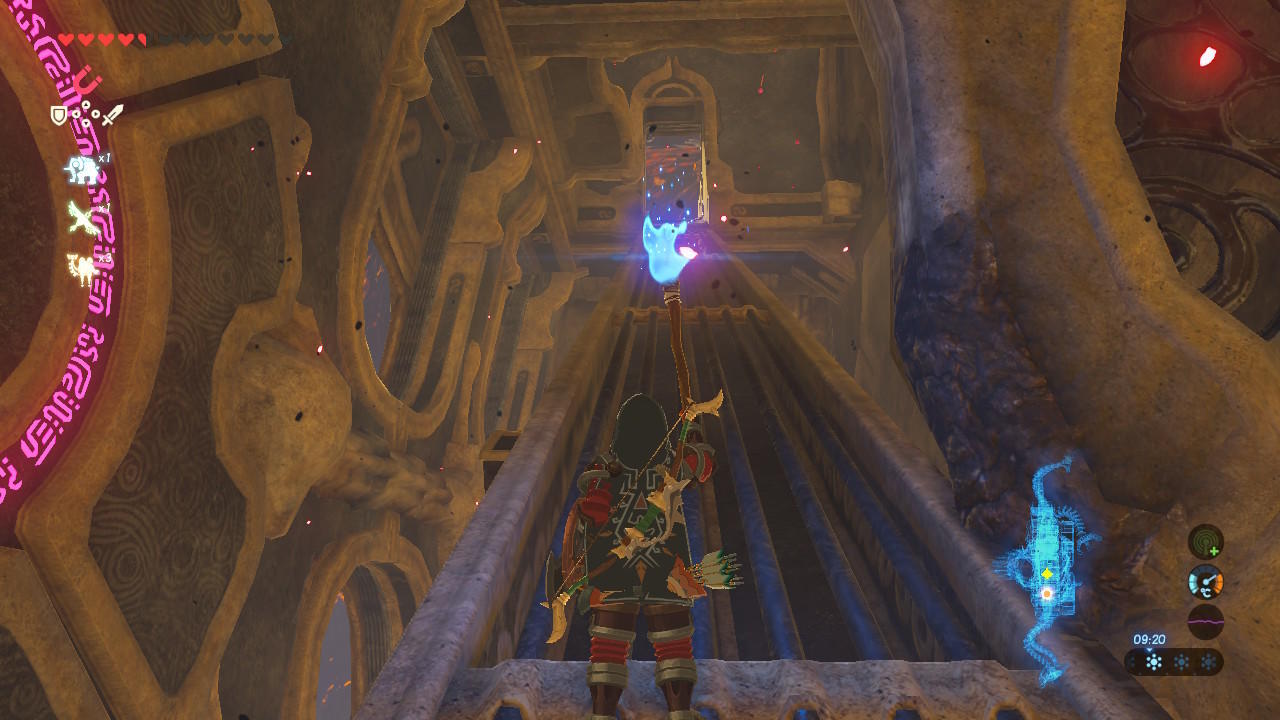Select the red Magnesis rune icon
1280x720 pixels.
point(88,80)
